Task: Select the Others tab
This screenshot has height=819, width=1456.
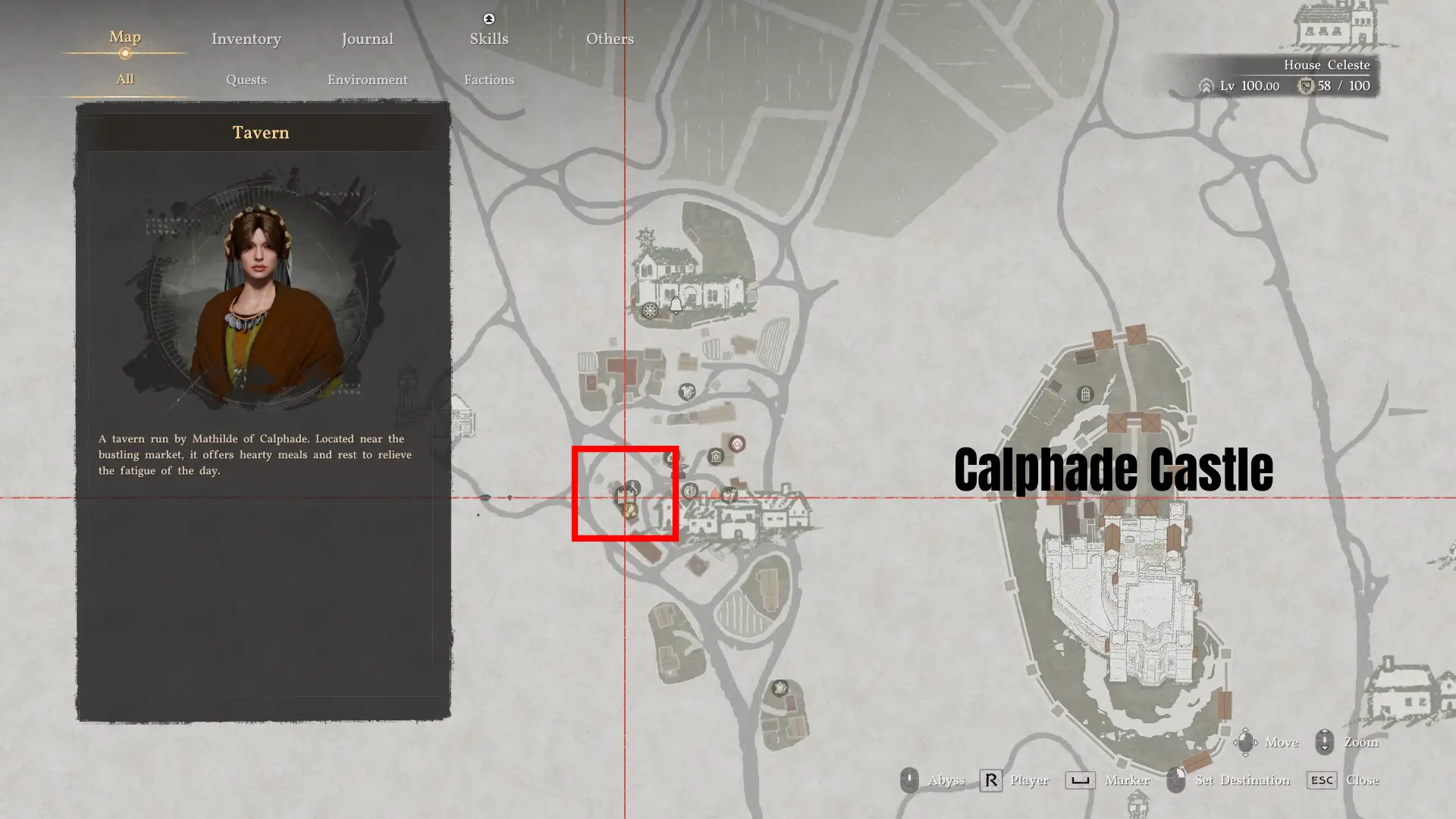Action: click(x=610, y=39)
